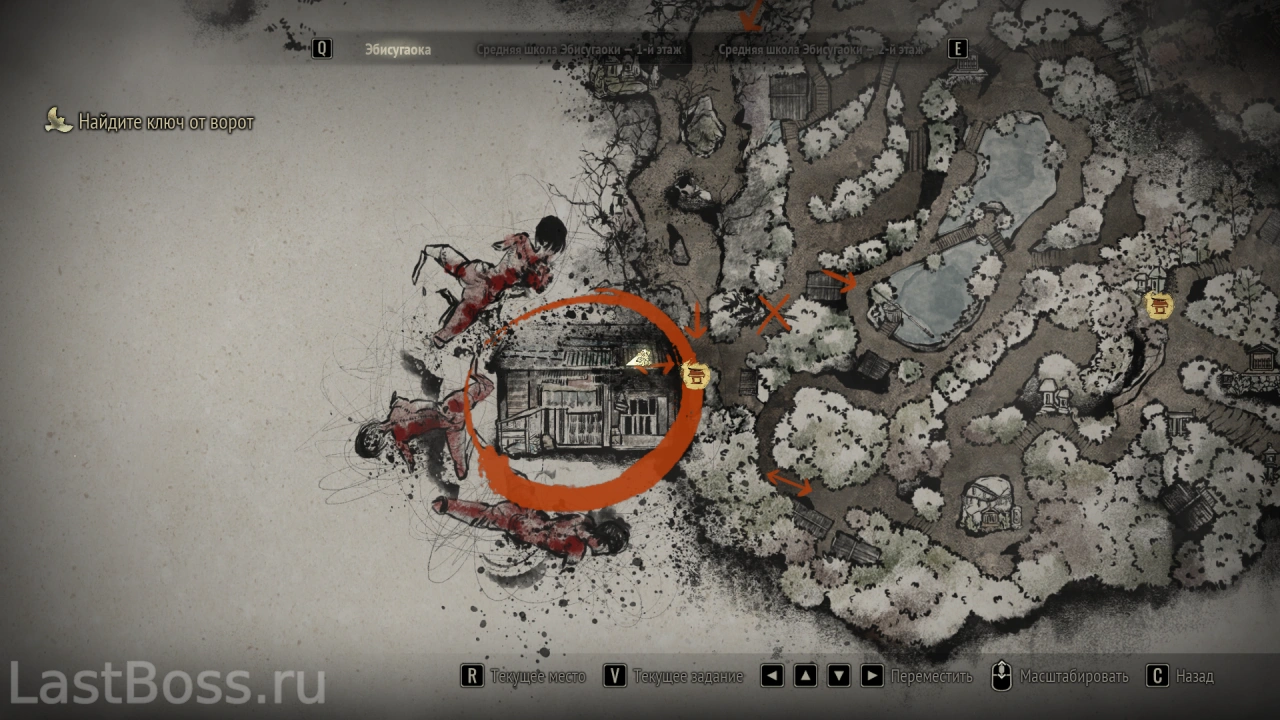1280x720 pixels.
Task: Go back using the Назад label
Action: click(1194, 676)
